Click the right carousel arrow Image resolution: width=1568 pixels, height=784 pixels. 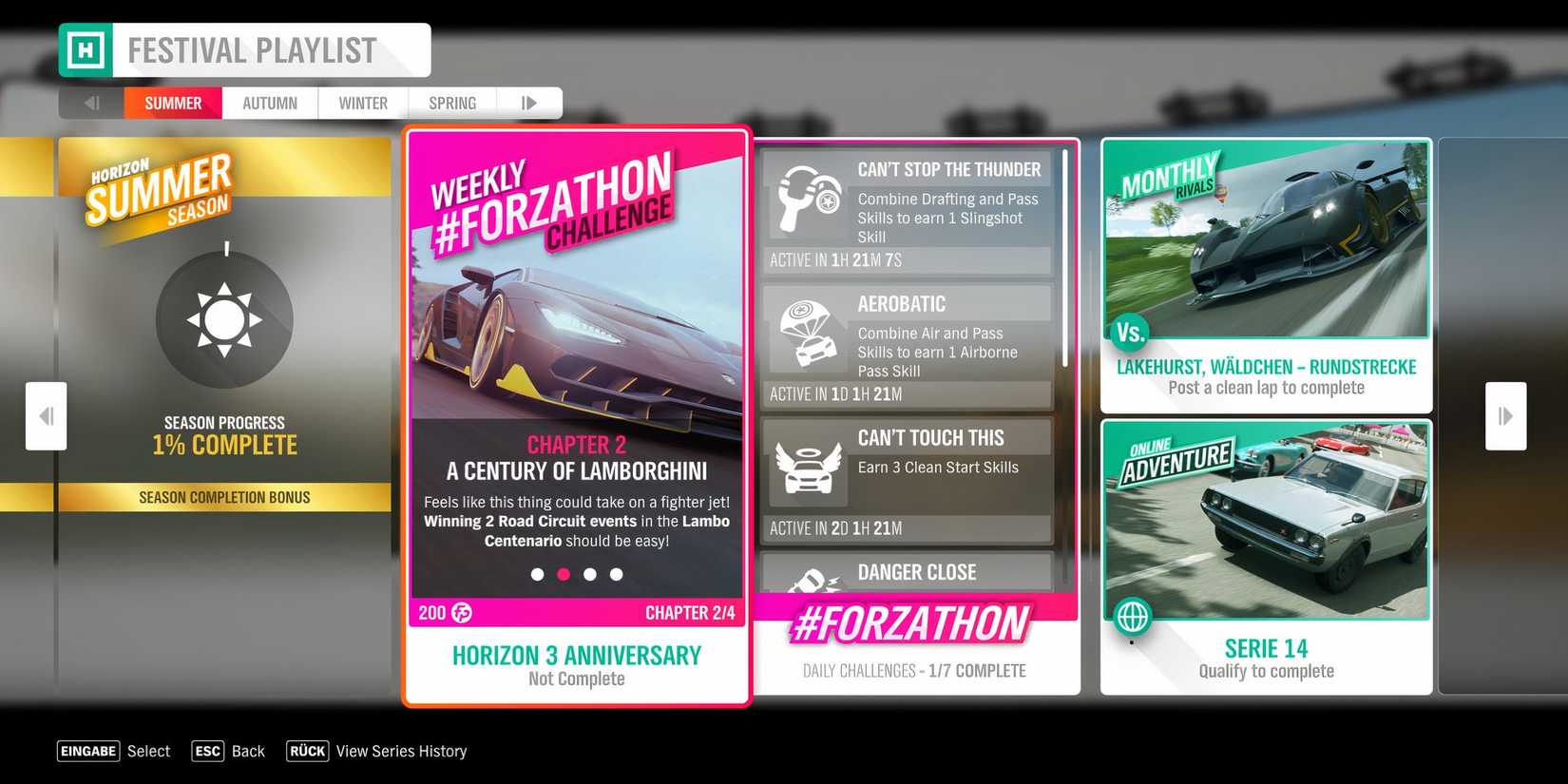[x=1505, y=415]
